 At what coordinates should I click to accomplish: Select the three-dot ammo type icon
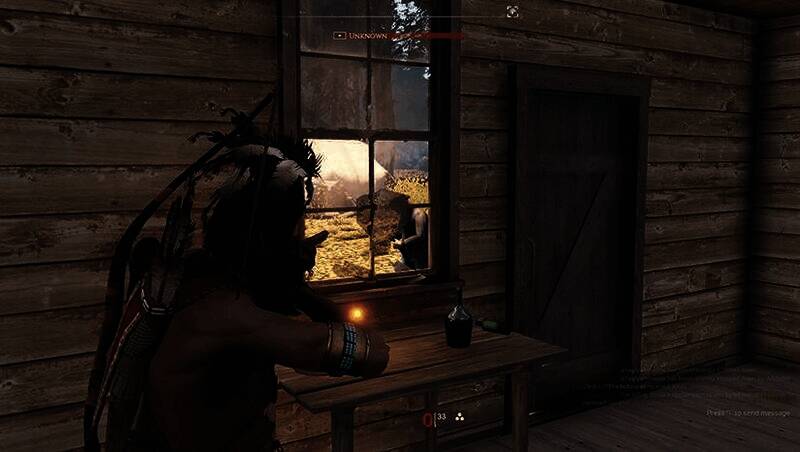tap(459, 416)
